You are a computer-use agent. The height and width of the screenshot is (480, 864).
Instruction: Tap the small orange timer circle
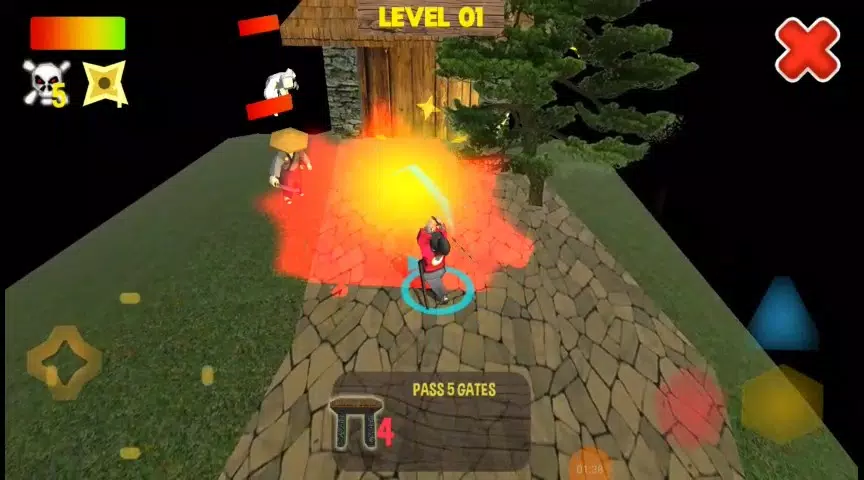(x=589, y=466)
